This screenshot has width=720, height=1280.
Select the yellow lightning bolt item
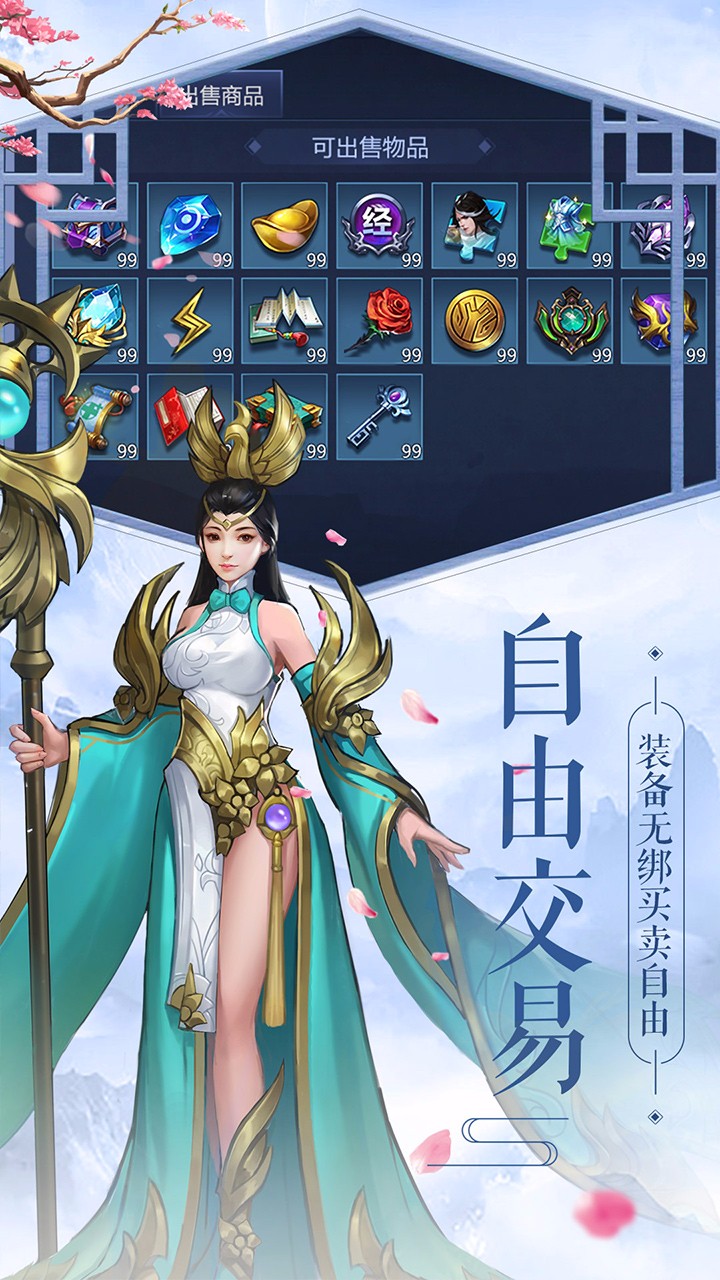tap(190, 320)
